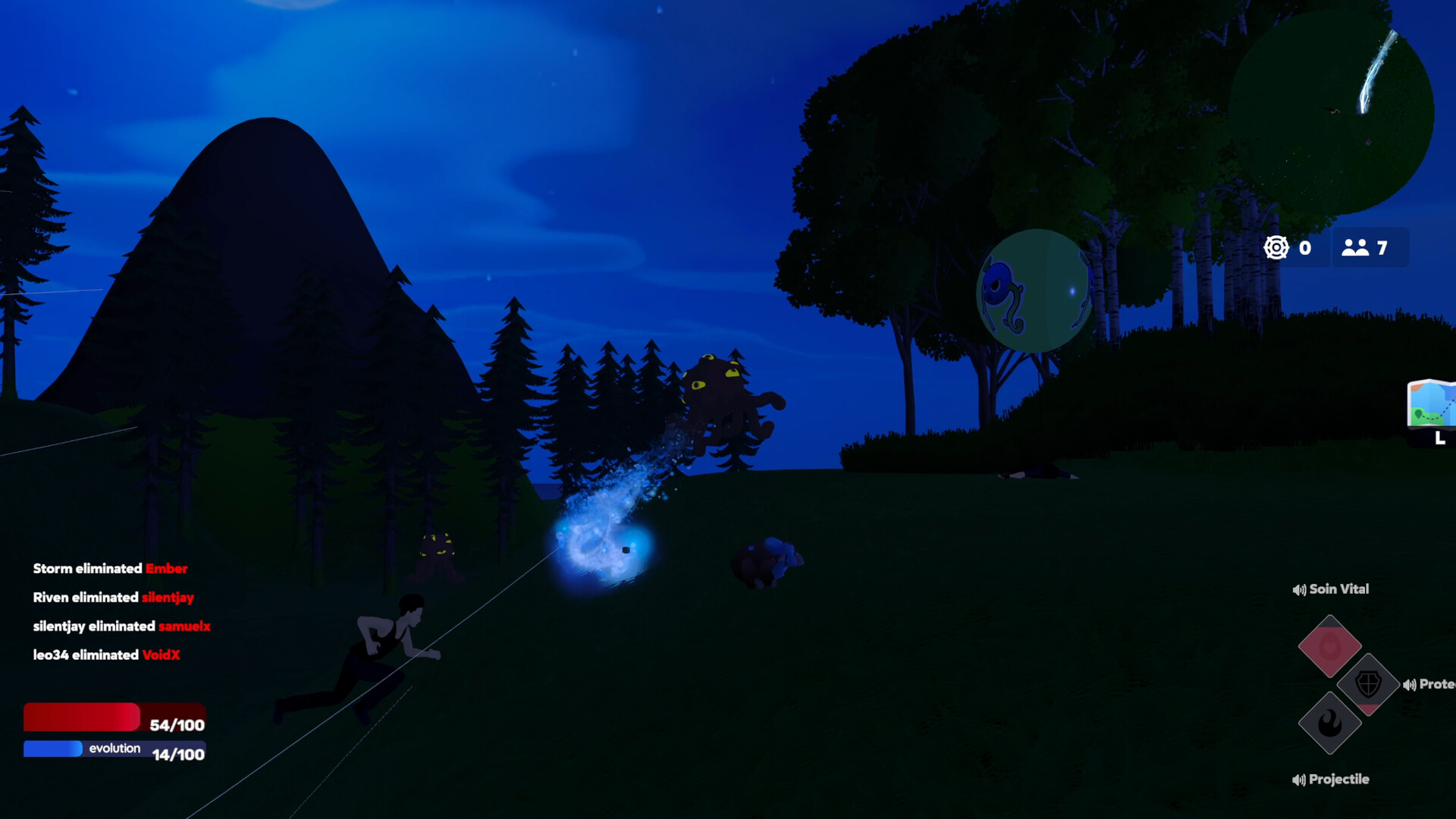This screenshot has width=1456, height=819.
Task: Select the Soin Vital heart ability diamond
Action: pyautogui.click(x=1331, y=646)
